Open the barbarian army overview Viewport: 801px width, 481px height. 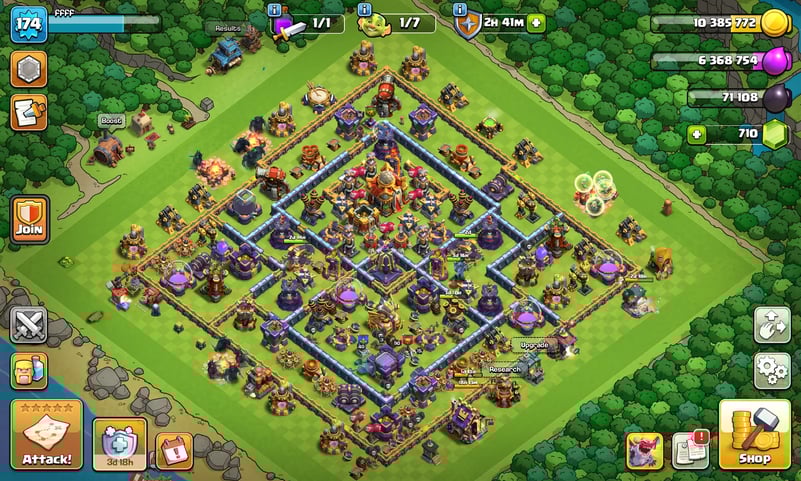coord(29,371)
